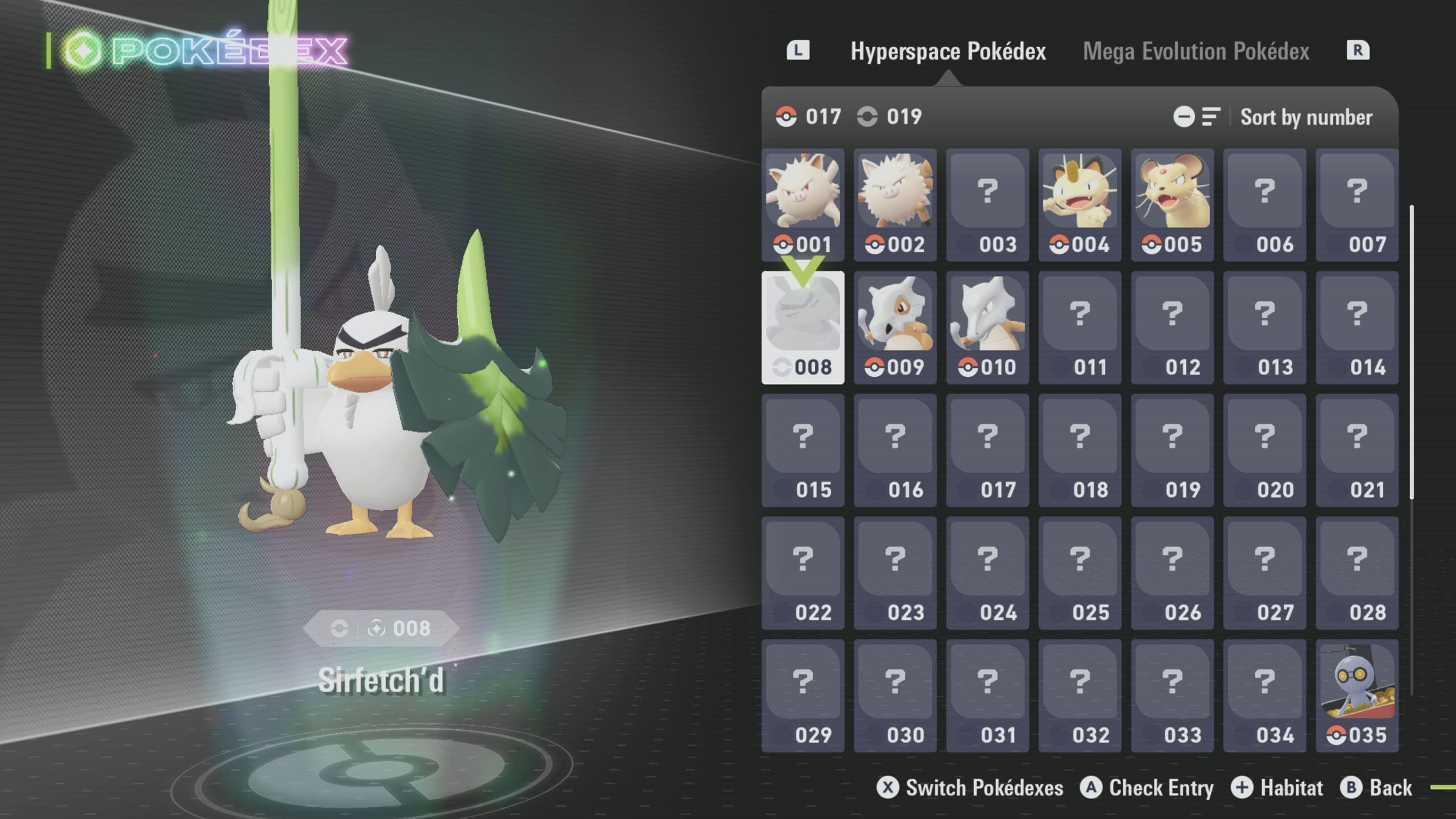Select unknown entry 028
This screenshot has width=1456, height=819.
[x=1356, y=573]
